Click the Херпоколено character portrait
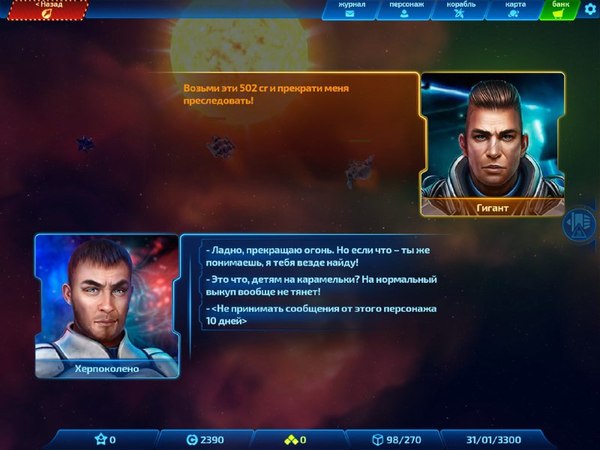Screen dimensions: 600x450 [106, 300]
